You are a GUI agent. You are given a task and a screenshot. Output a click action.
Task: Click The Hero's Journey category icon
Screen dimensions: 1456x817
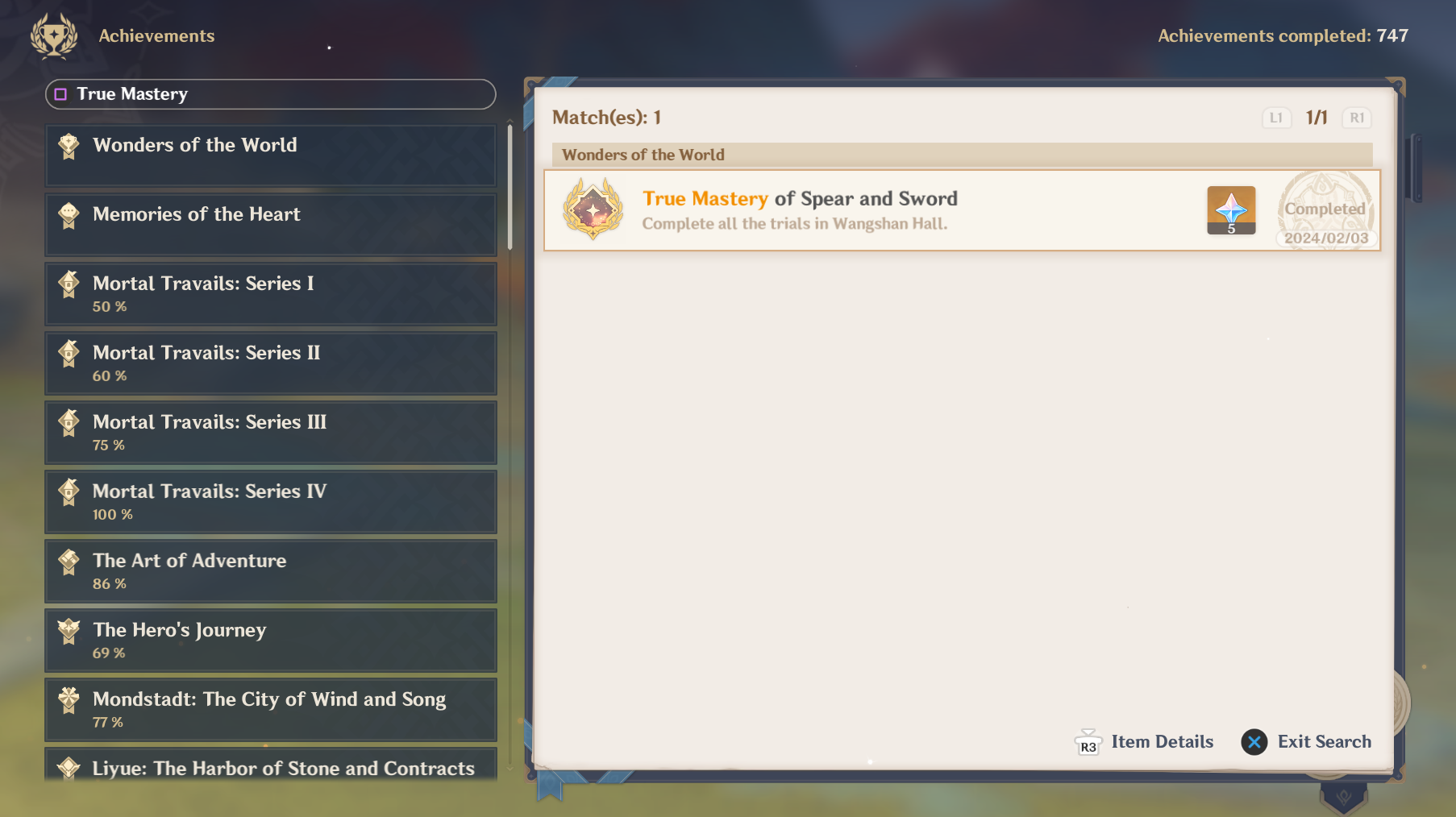point(69,631)
